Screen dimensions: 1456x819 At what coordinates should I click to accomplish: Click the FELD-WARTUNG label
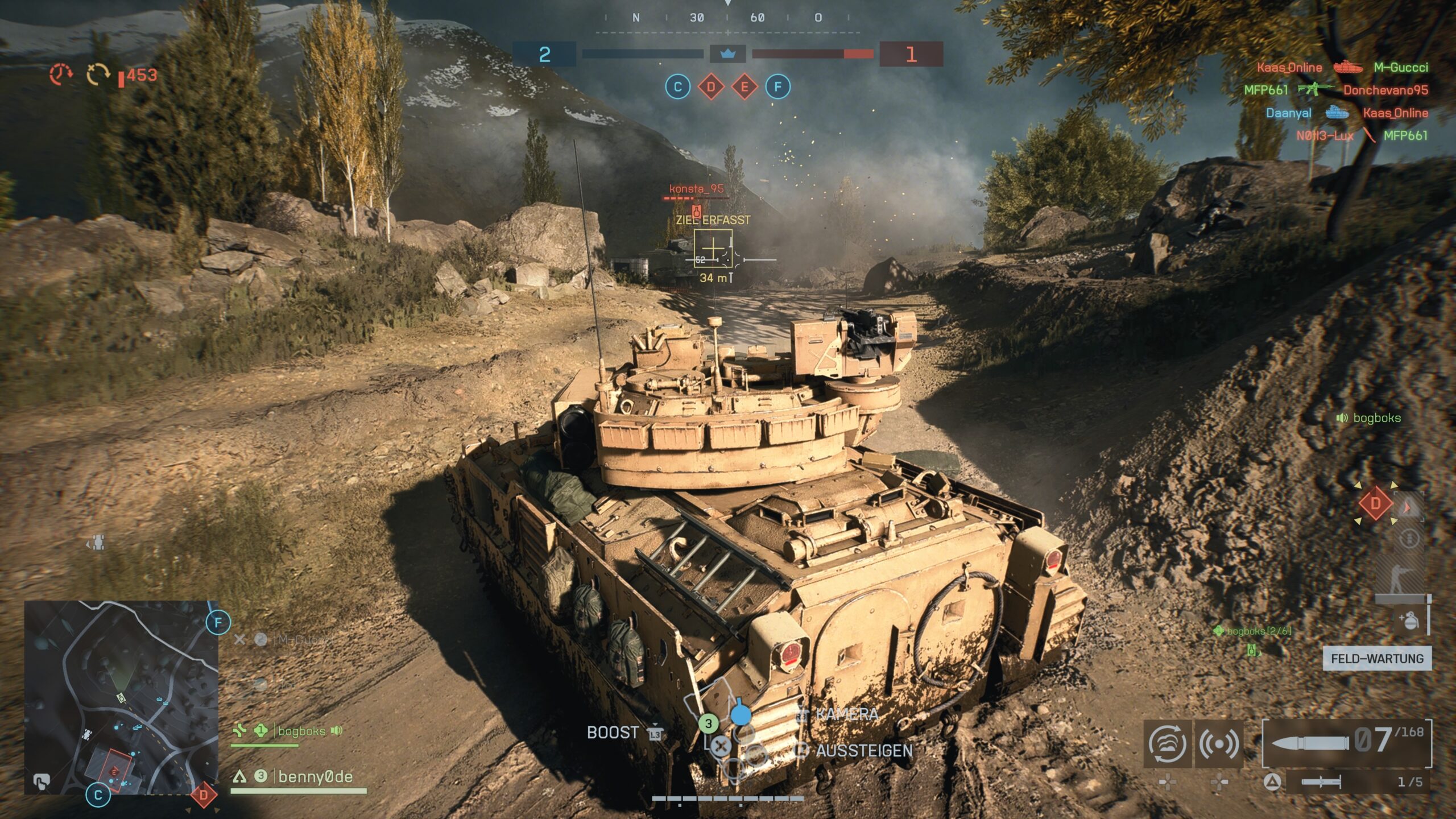(1377, 659)
